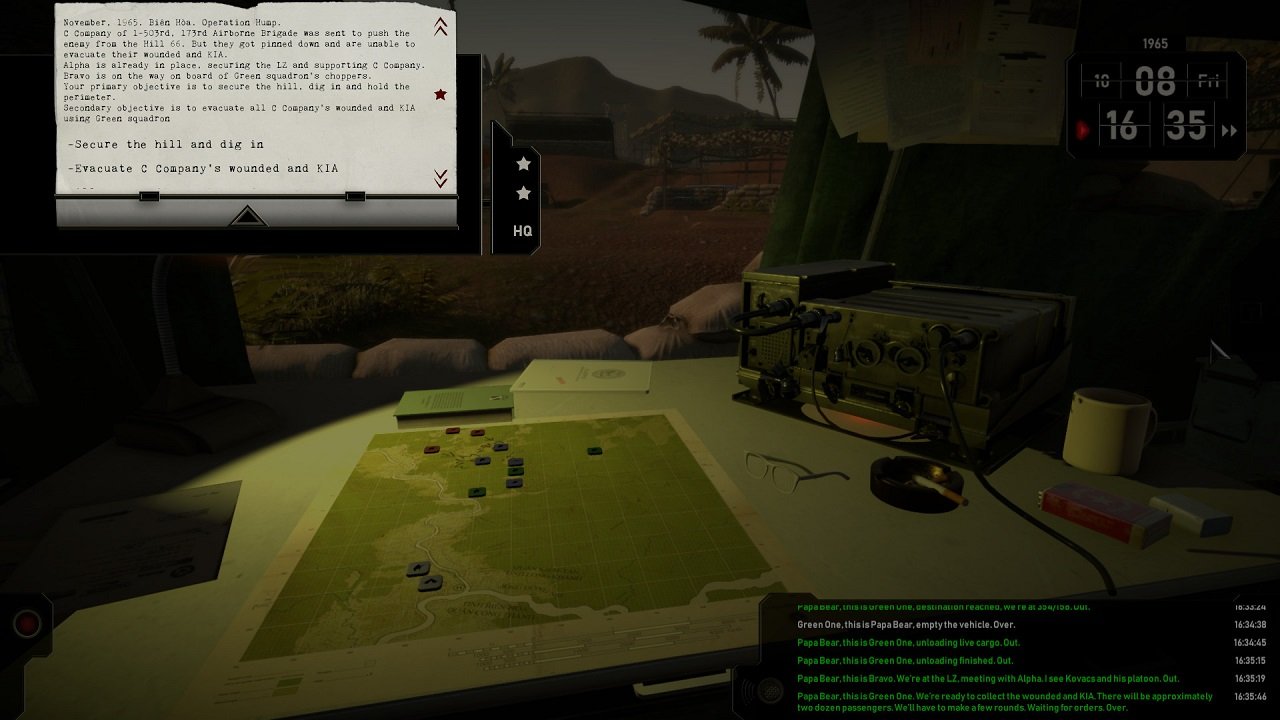Switch to the 1965 year display
The height and width of the screenshot is (720, 1280).
tap(1154, 43)
